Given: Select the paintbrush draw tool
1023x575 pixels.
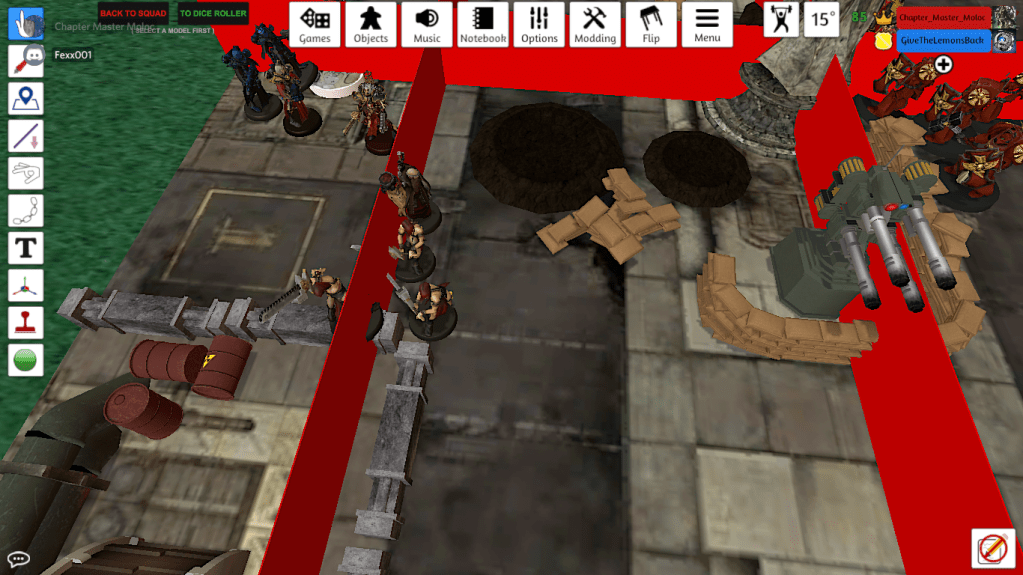Looking at the screenshot, I should [x=26, y=60].
